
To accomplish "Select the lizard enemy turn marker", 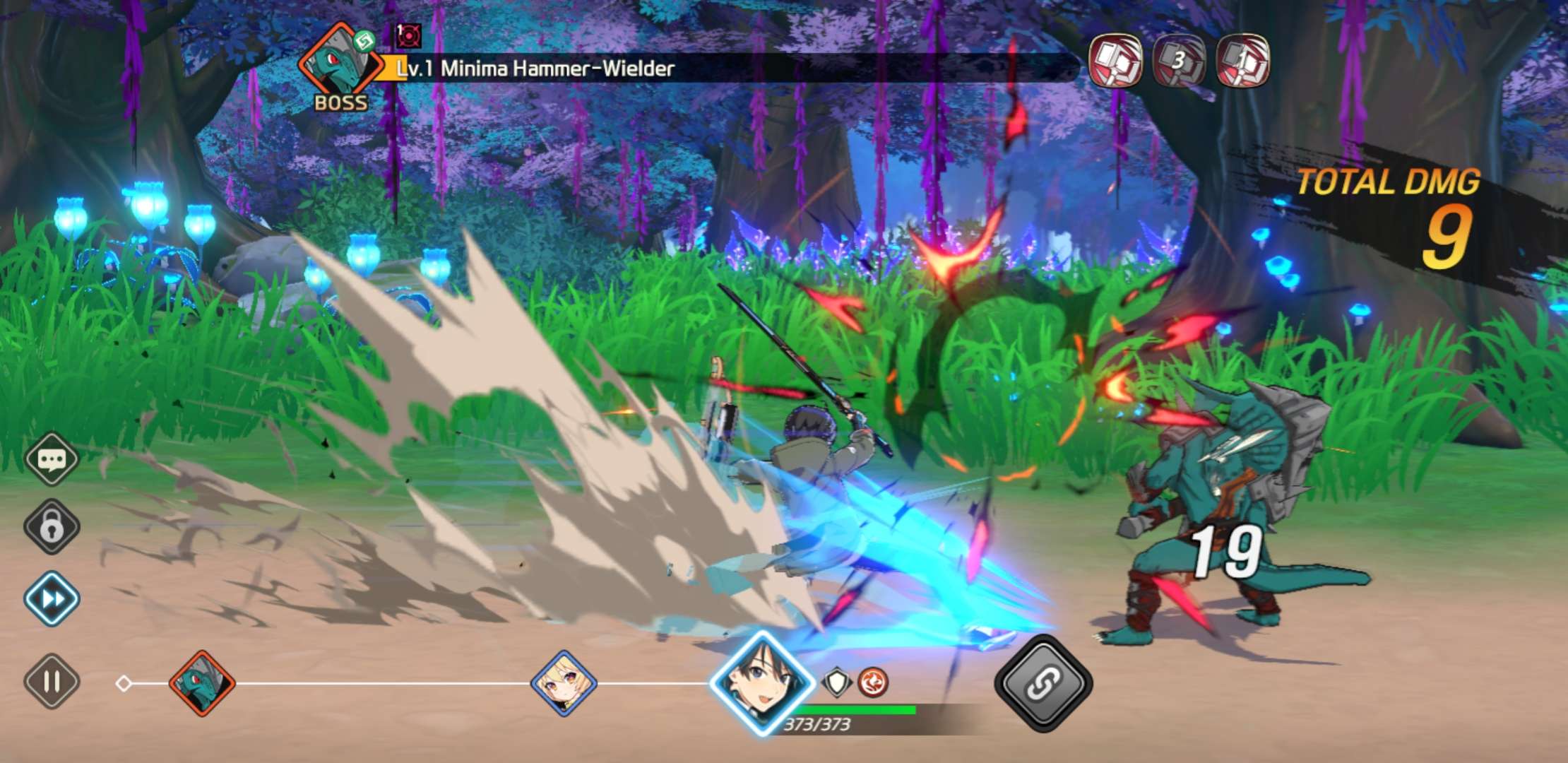I will [202, 683].
